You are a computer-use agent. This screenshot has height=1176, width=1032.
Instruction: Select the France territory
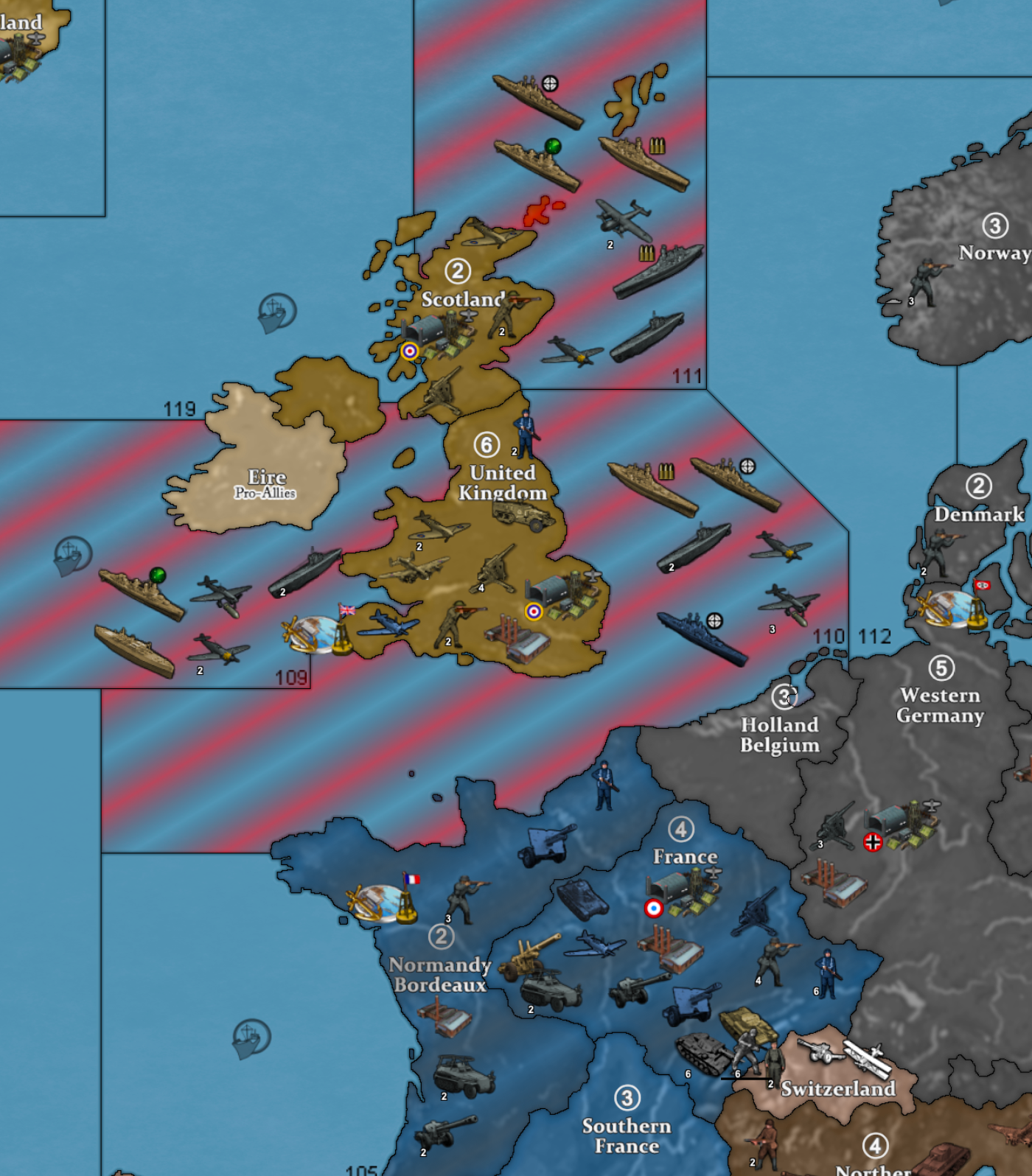684,856
